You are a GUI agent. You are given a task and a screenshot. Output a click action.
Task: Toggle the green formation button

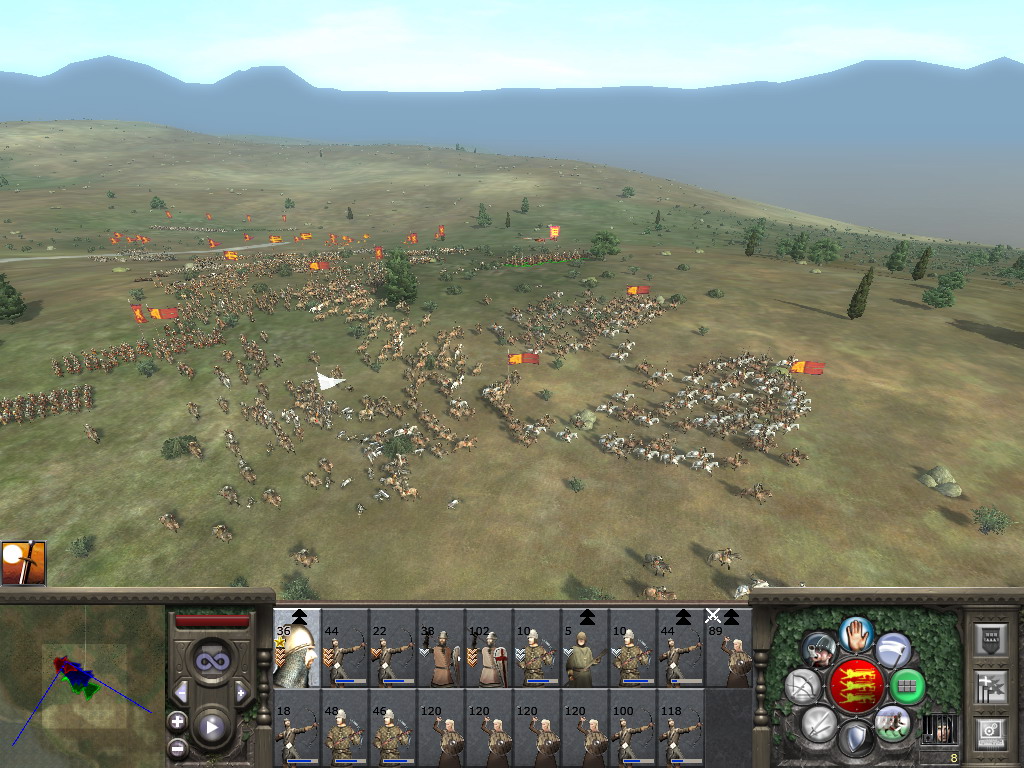click(907, 686)
